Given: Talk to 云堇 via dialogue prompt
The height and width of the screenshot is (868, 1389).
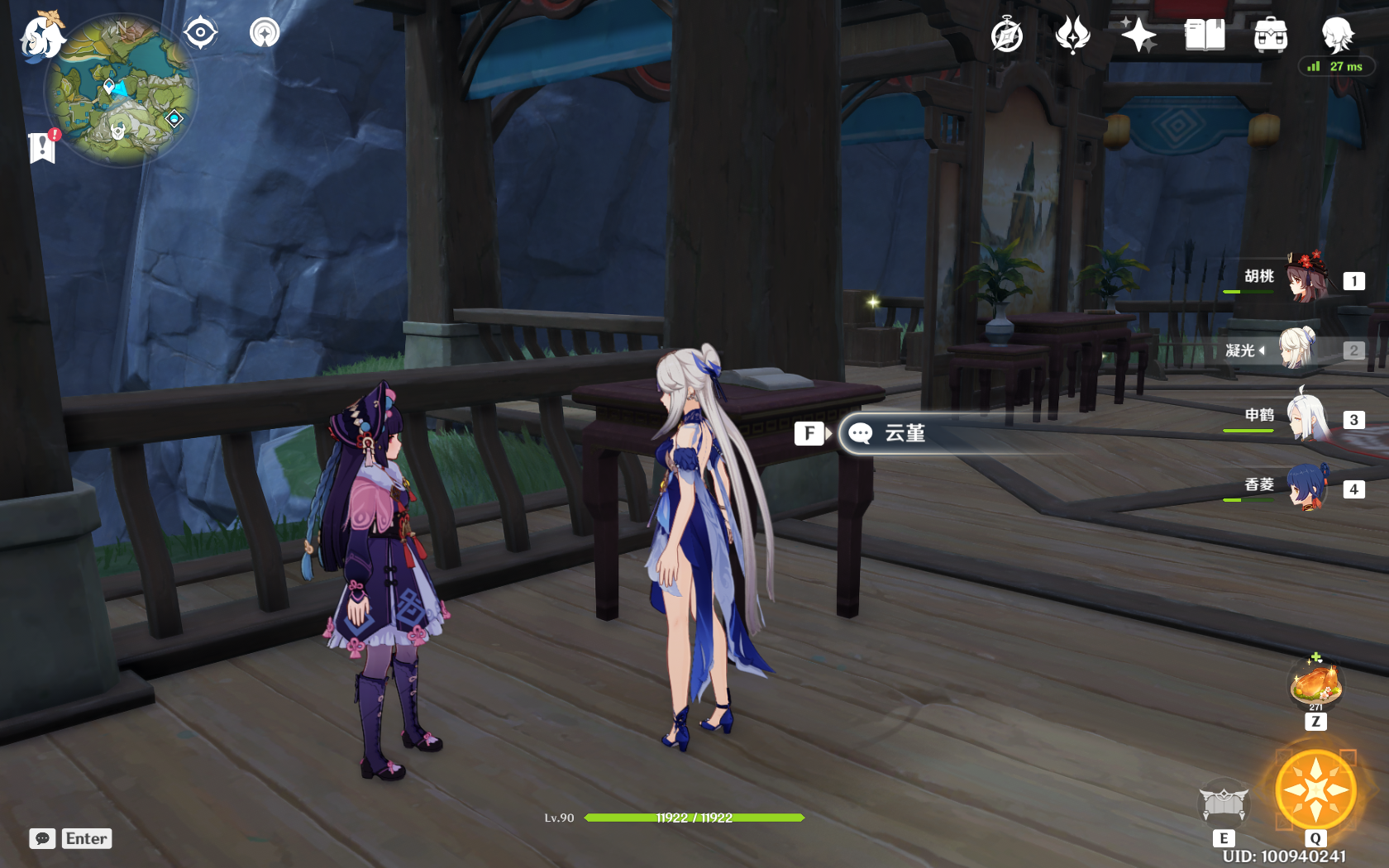Looking at the screenshot, I should (905, 433).
